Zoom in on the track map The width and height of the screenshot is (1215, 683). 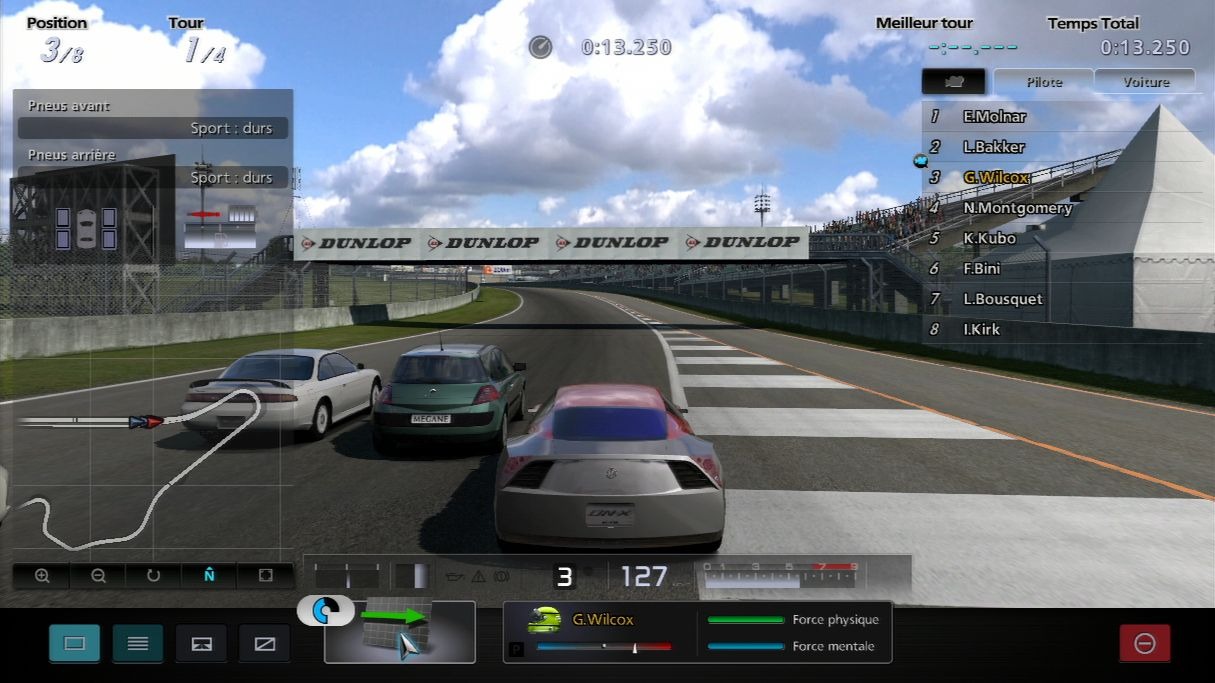point(42,576)
